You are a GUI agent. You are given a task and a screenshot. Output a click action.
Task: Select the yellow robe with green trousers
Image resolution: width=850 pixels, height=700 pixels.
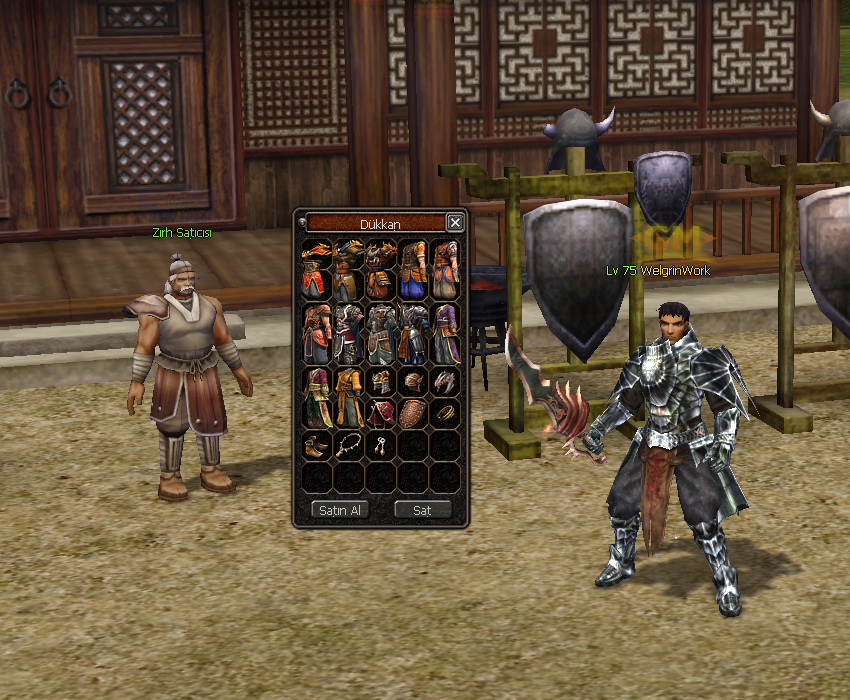point(348,397)
